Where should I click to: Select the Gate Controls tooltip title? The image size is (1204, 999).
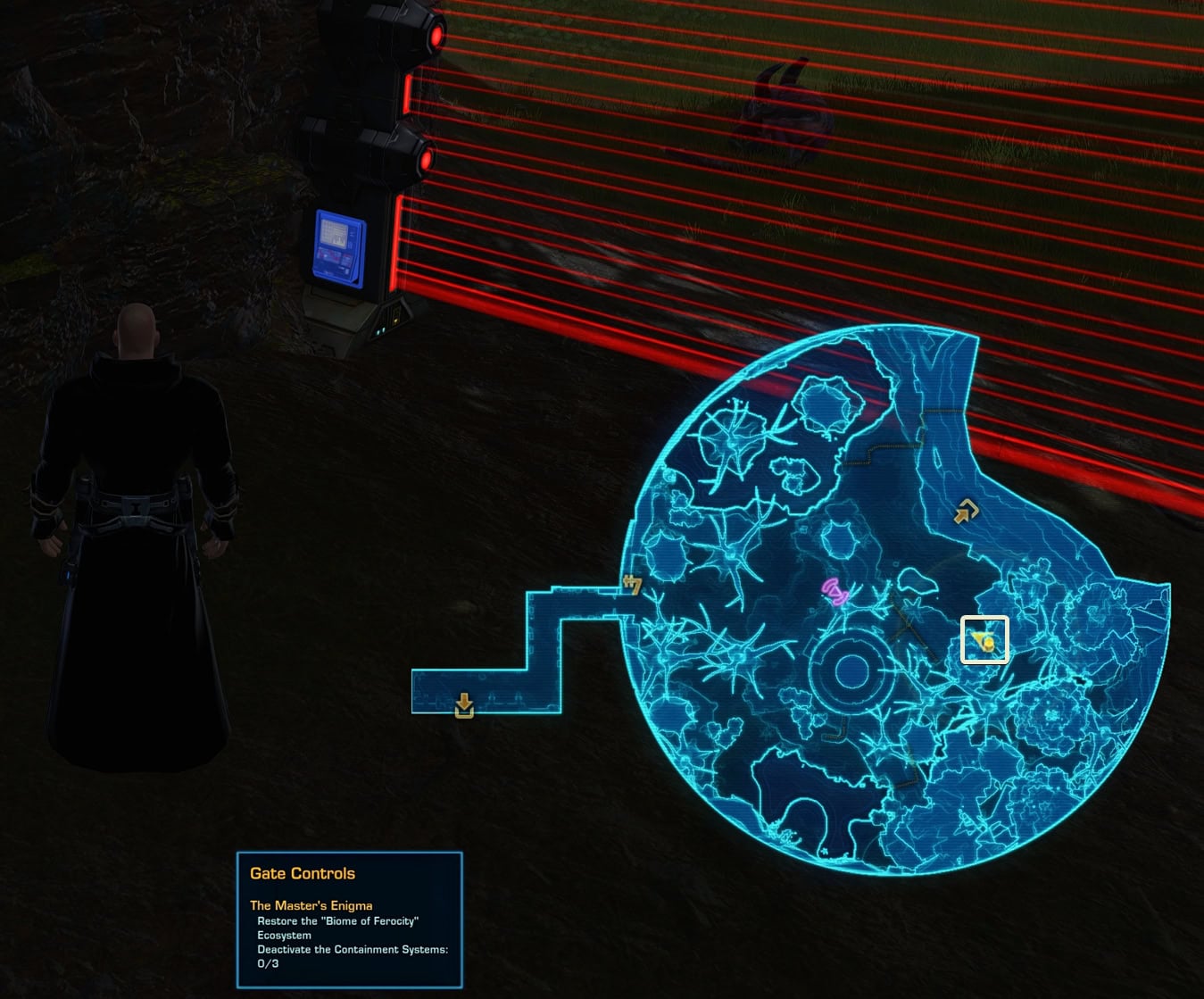pos(303,873)
